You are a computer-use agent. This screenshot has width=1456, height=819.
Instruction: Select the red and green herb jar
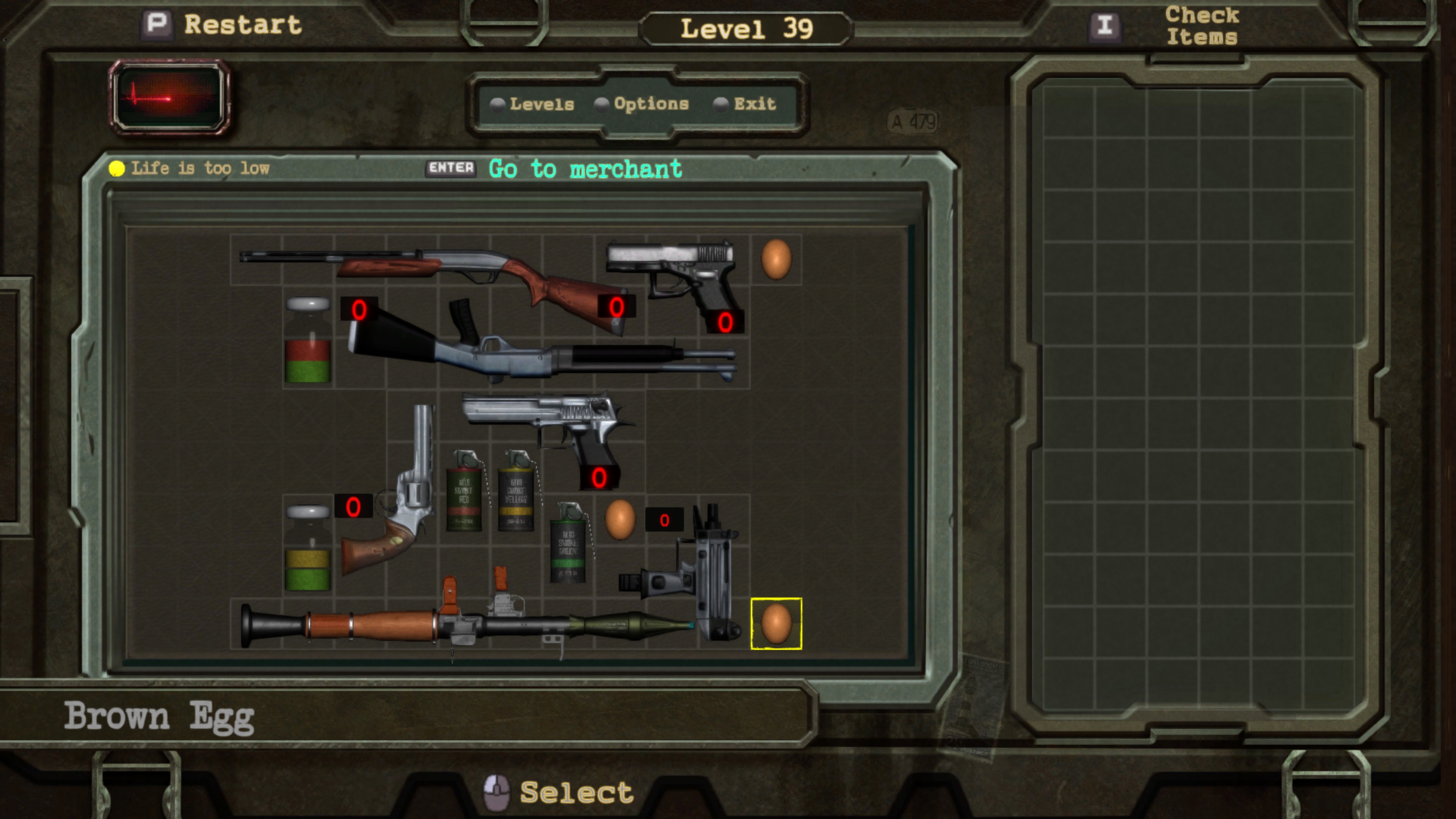click(x=308, y=342)
